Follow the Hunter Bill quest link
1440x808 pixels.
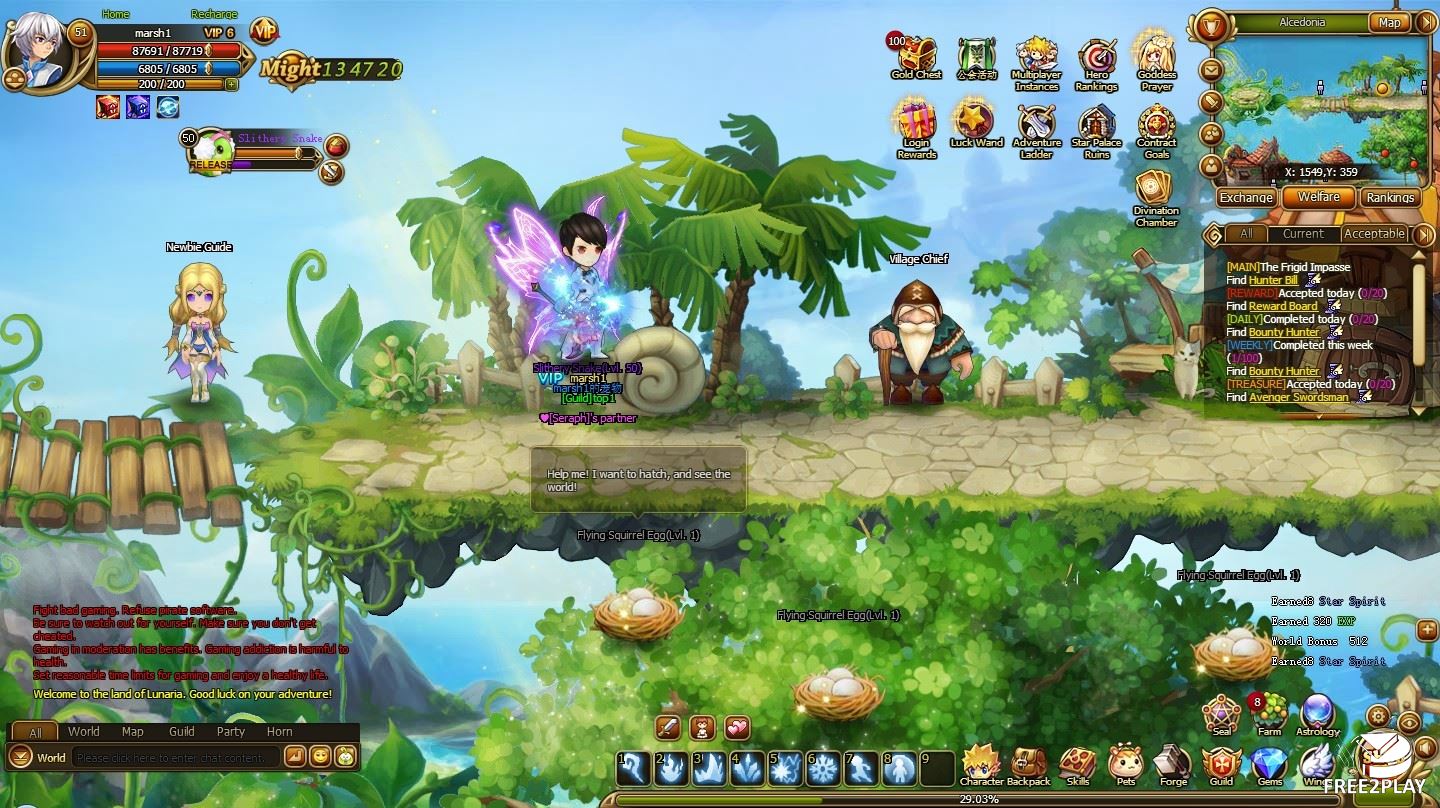[1273, 281]
